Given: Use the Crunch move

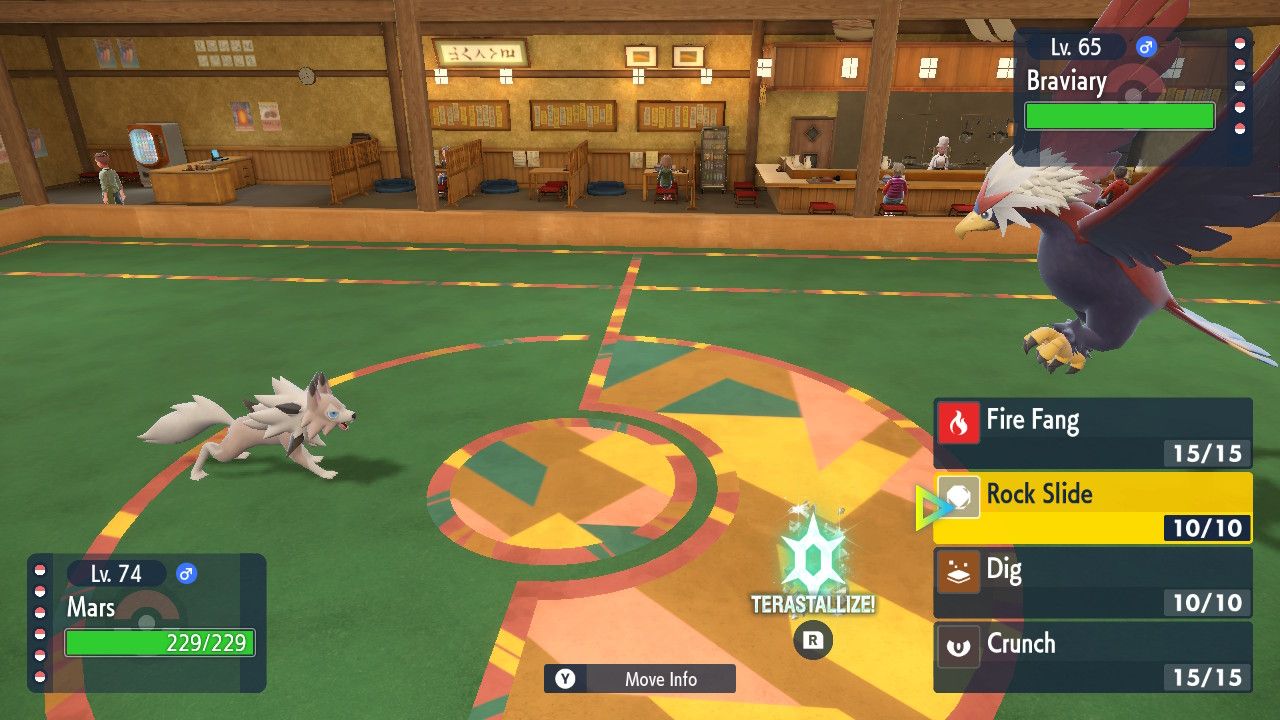Looking at the screenshot, I should [x=1092, y=656].
